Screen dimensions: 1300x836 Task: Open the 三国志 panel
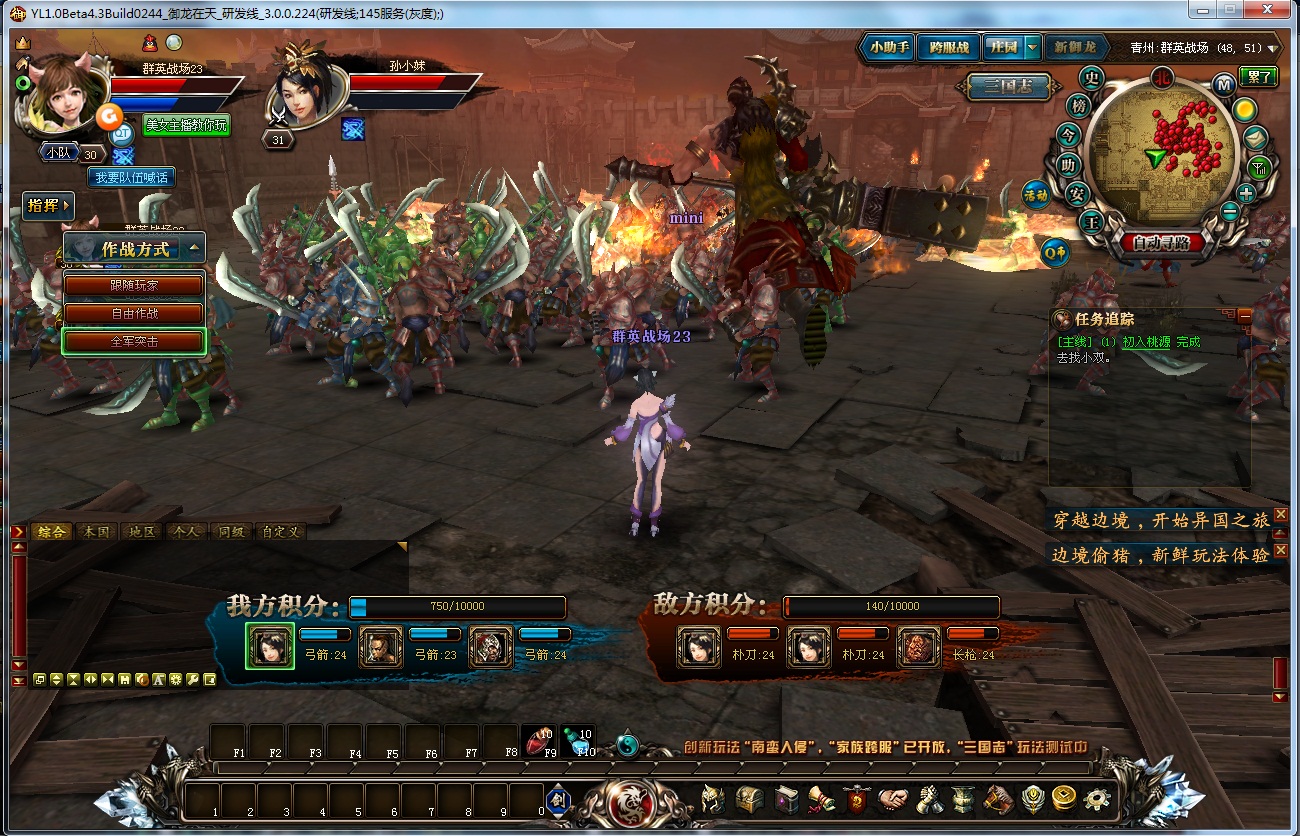[1008, 87]
